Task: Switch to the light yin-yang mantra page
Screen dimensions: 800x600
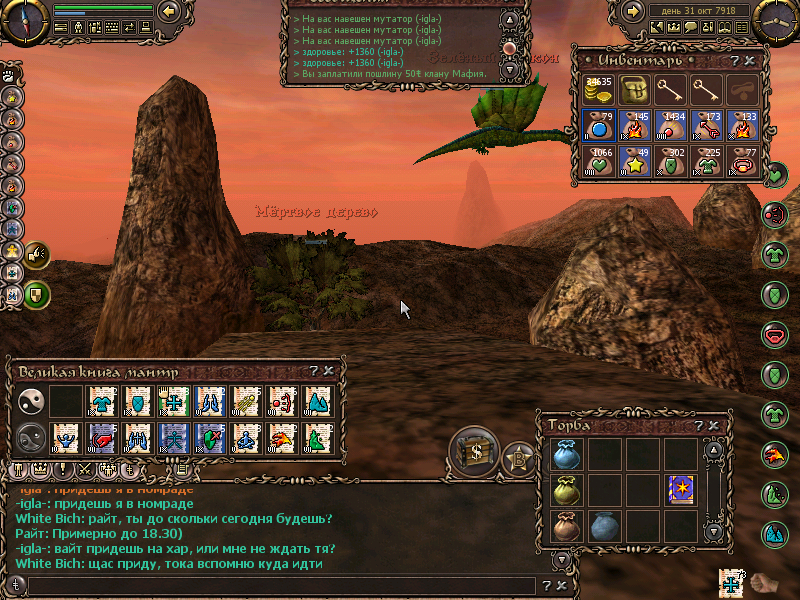Action: 30,402
